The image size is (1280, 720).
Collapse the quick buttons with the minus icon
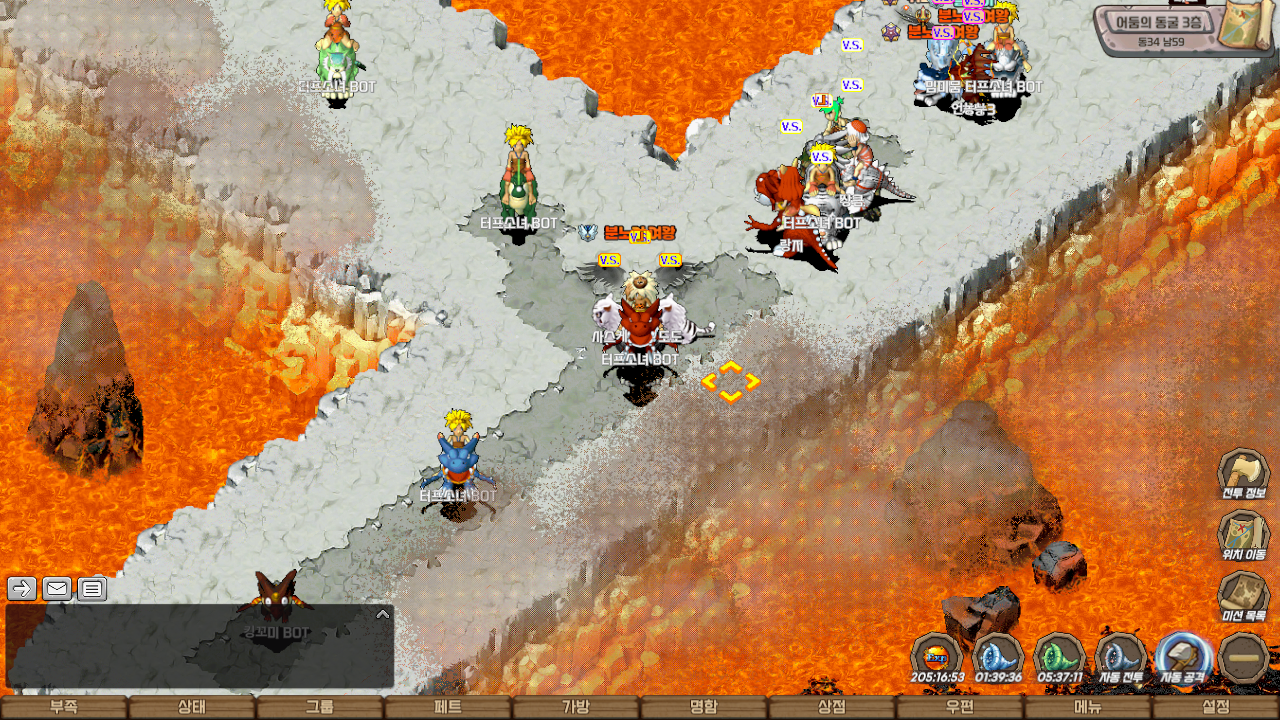tap(1244, 658)
